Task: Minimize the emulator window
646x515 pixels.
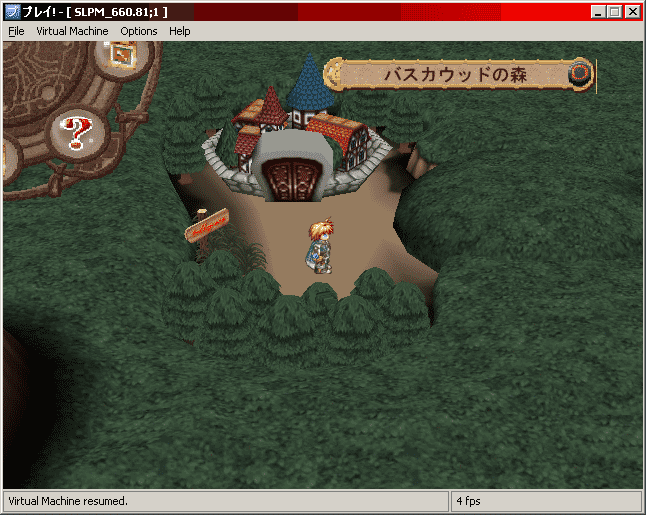Action: click(598, 12)
